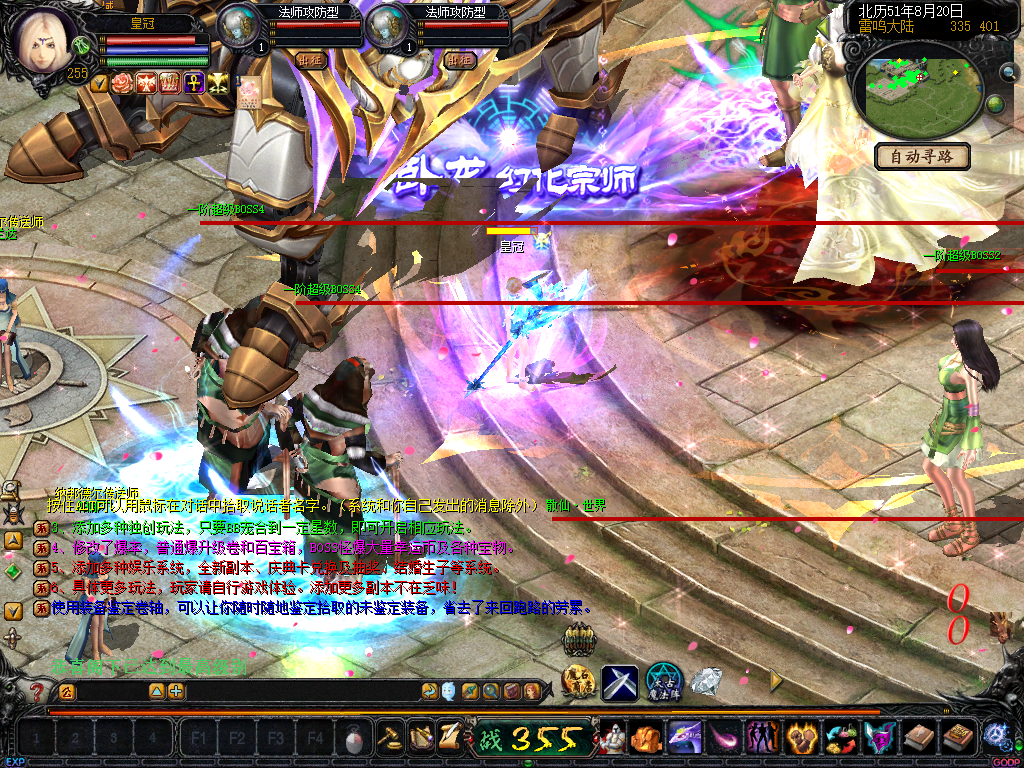Open the world map globe icon
The height and width of the screenshot is (768, 1024).
(x=995, y=104)
